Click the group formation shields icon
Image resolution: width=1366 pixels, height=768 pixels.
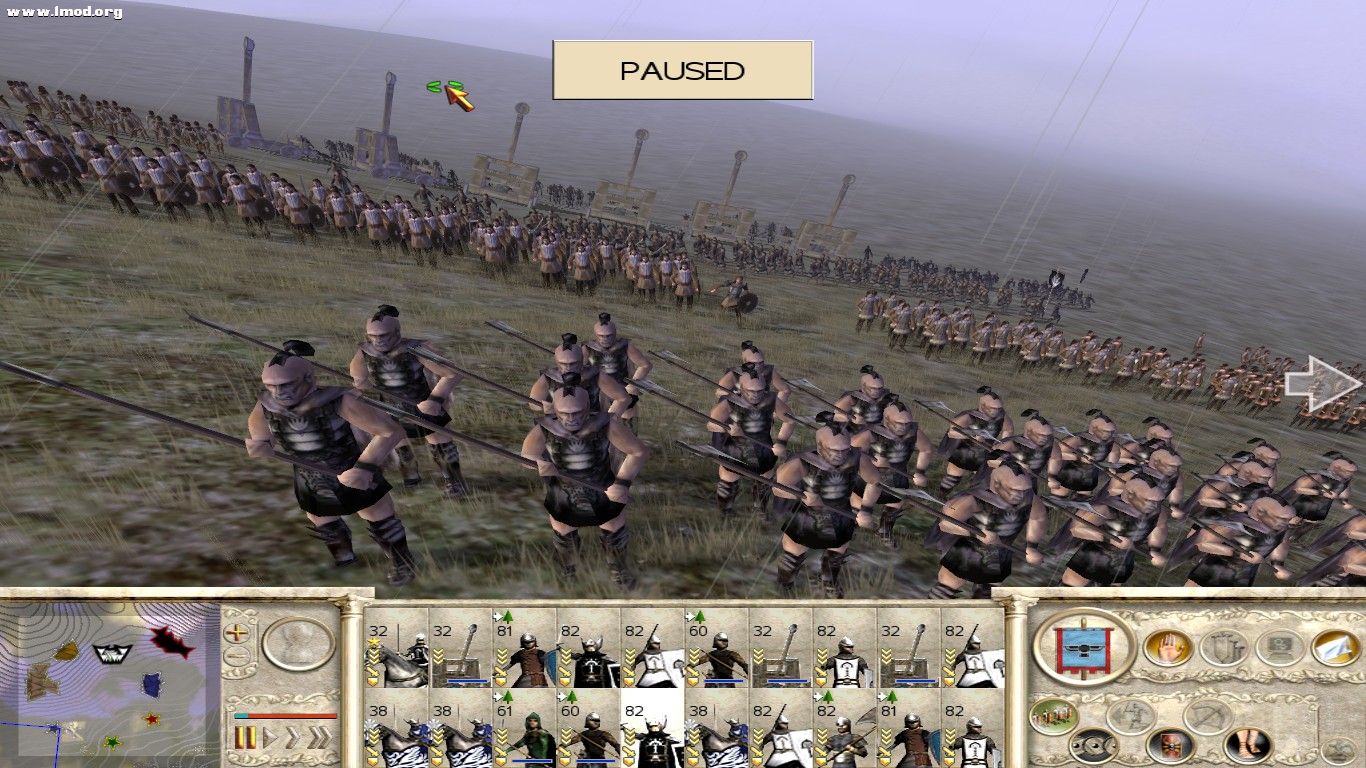pos(1226,646)
